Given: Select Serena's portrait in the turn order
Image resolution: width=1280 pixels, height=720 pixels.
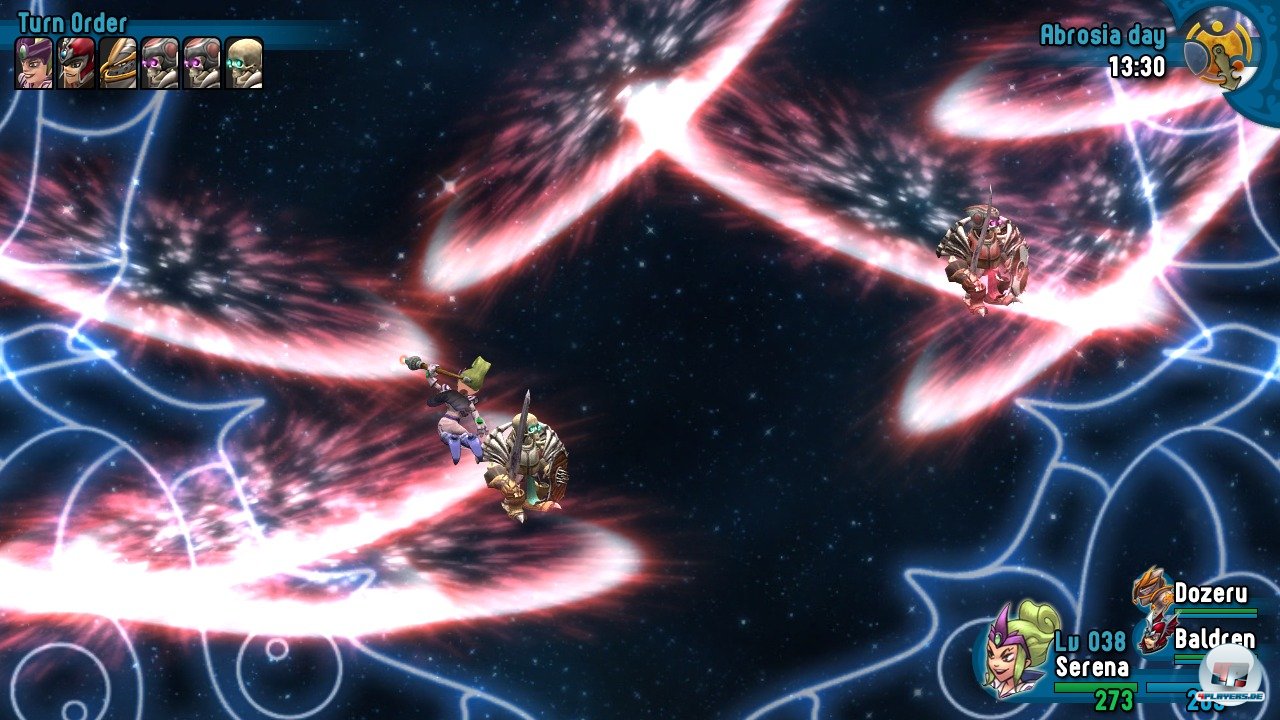Looking at the screenshot, I should pos(35,63).
